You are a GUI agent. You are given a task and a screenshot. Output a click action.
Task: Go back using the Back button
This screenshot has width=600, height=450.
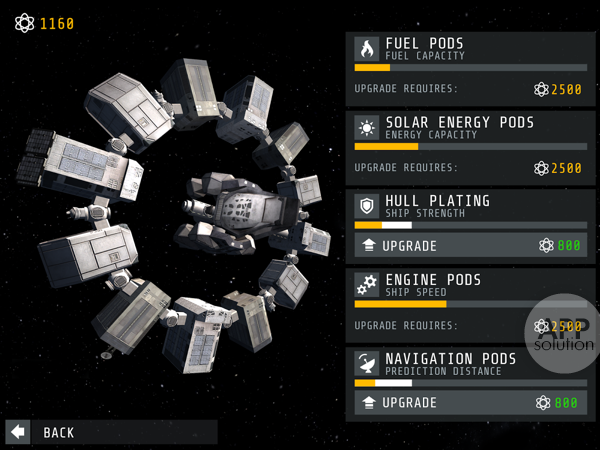pos(111,432)
